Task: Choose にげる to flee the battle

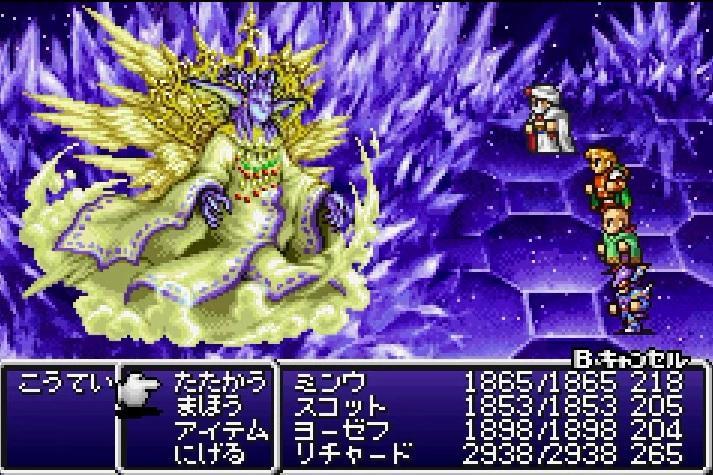Action: point(208,454)
